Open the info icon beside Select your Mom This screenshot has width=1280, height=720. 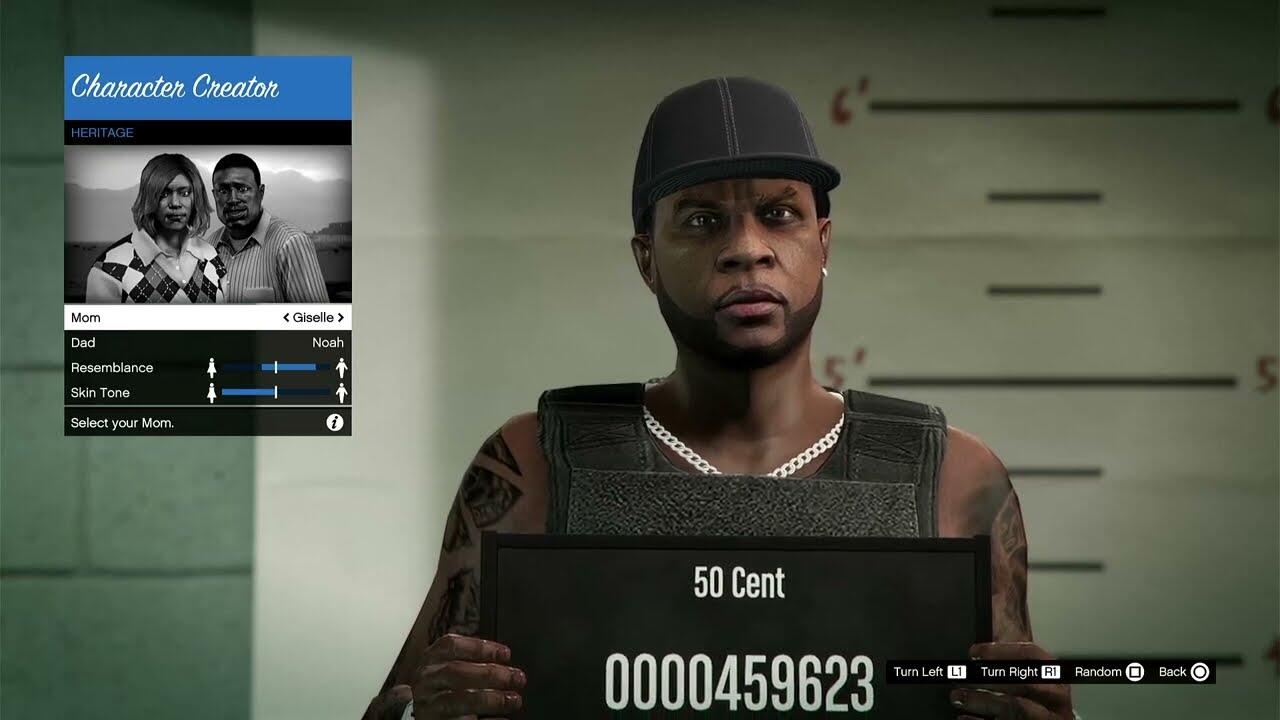pos(335,423)
